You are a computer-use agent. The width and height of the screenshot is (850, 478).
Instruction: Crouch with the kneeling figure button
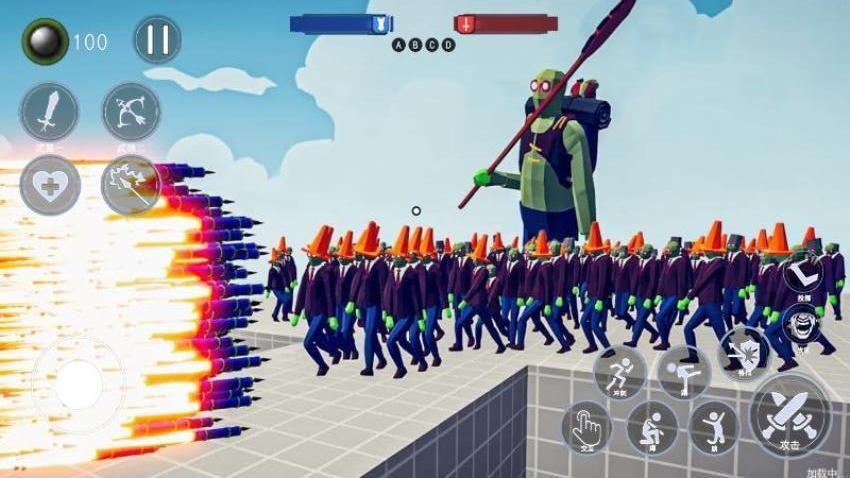point(652,428)
